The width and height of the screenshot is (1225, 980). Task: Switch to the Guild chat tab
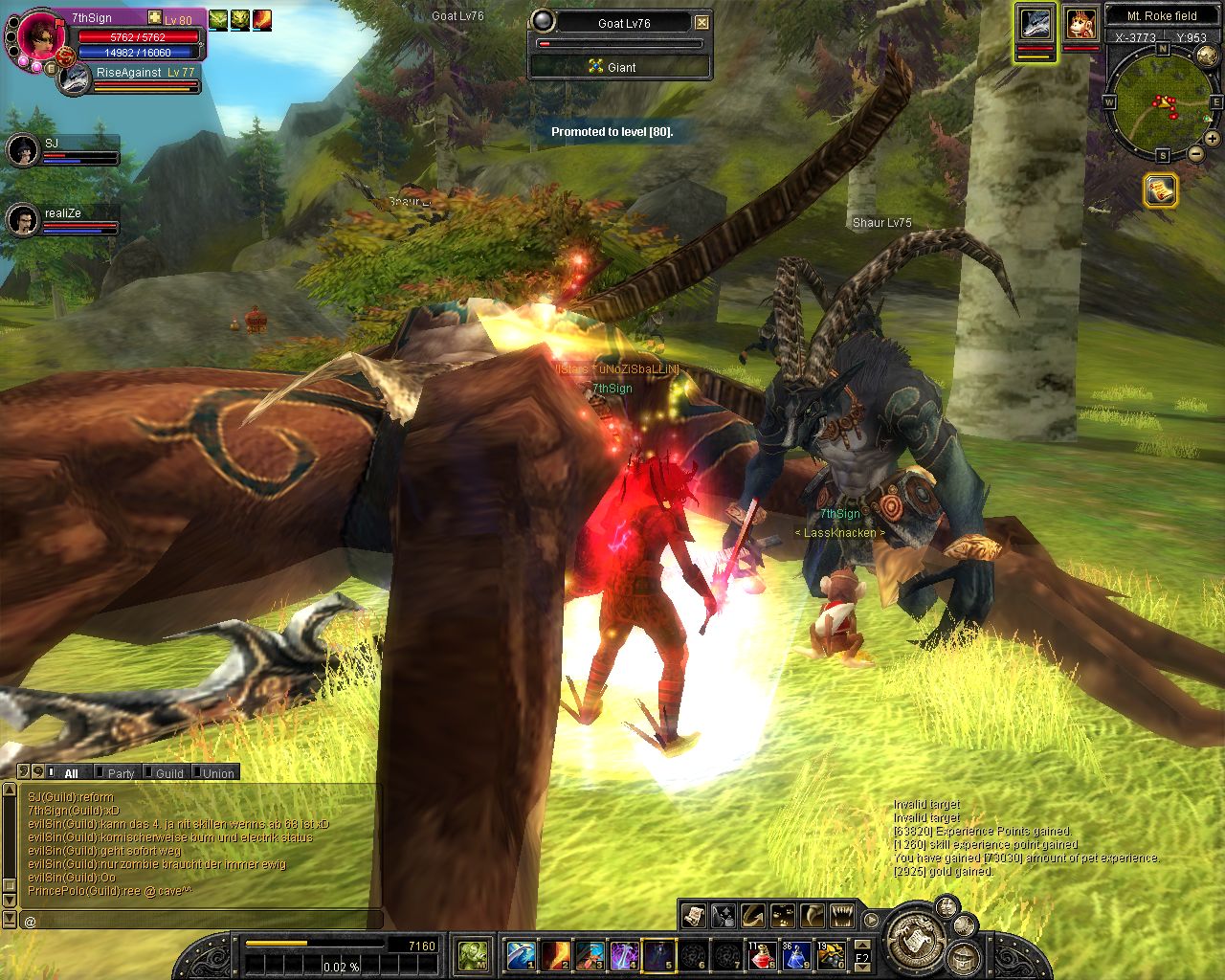tap(169, 773)
